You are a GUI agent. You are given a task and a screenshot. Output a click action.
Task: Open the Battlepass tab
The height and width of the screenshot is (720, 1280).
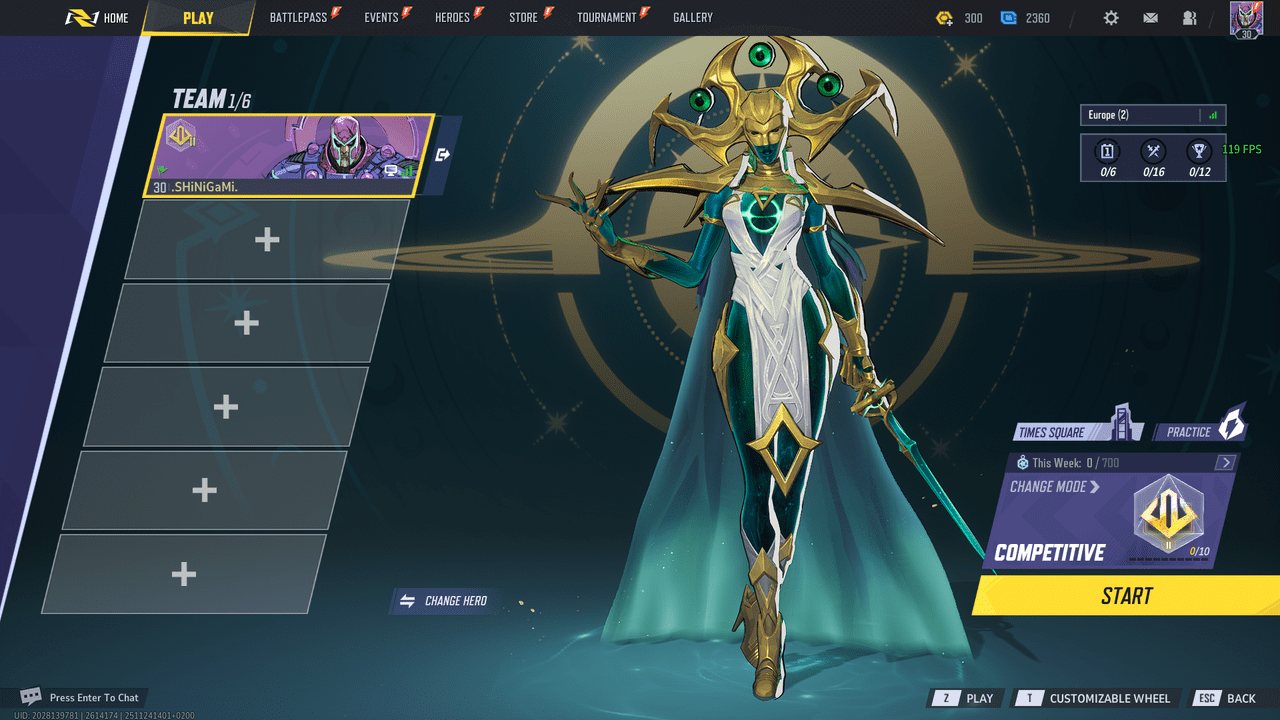(x=299, y=18)
